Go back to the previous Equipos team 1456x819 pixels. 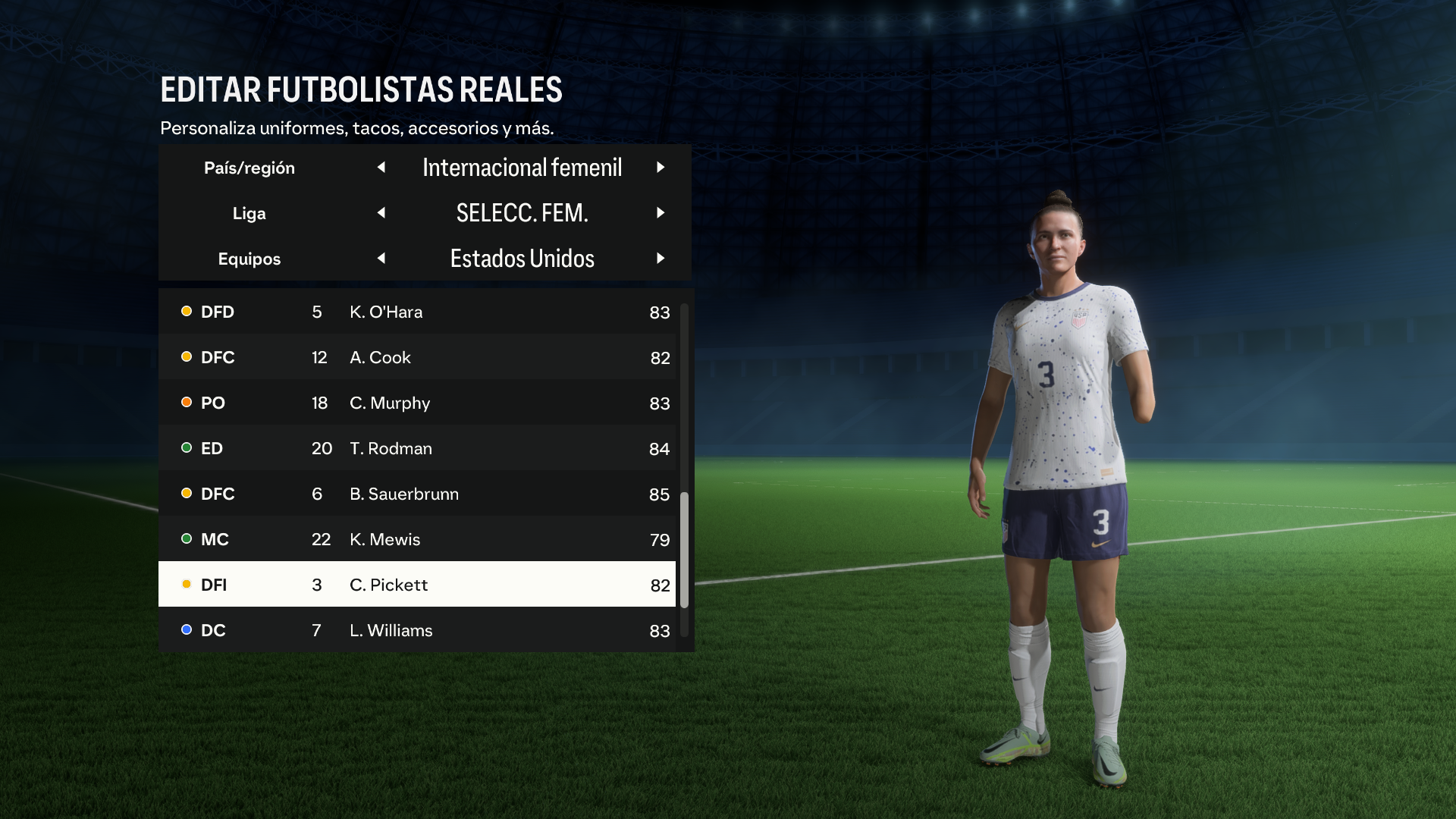coord(381,259)
